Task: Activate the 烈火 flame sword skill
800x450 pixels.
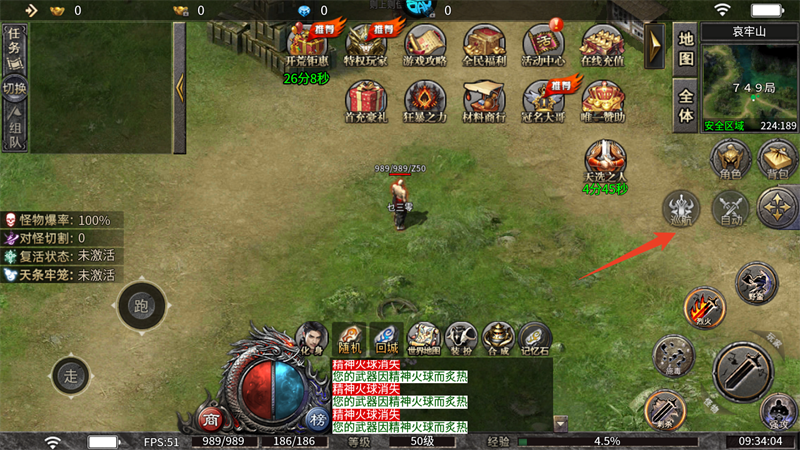Action: click(704, 305)
